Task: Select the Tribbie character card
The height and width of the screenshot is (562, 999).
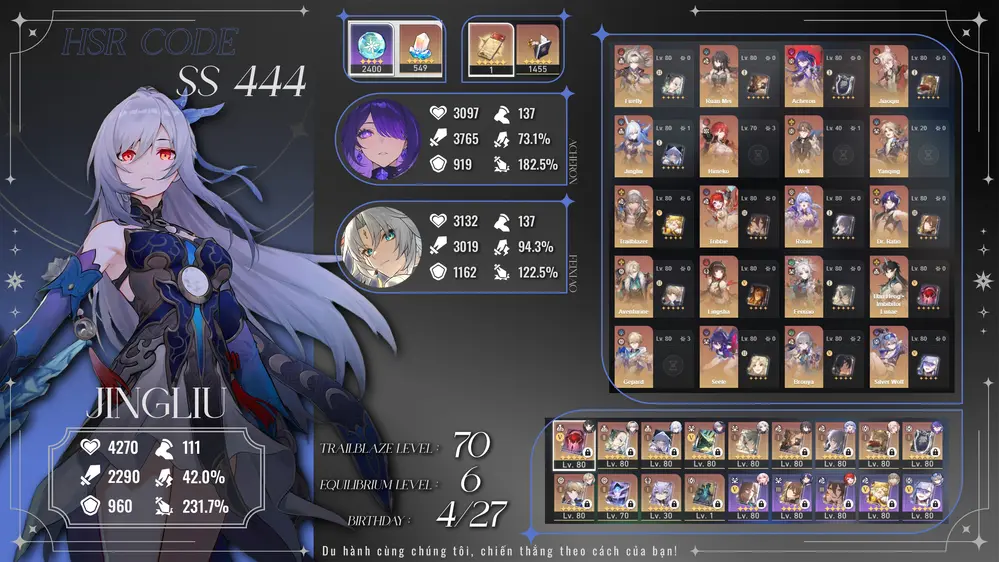Action: (719, 216)
